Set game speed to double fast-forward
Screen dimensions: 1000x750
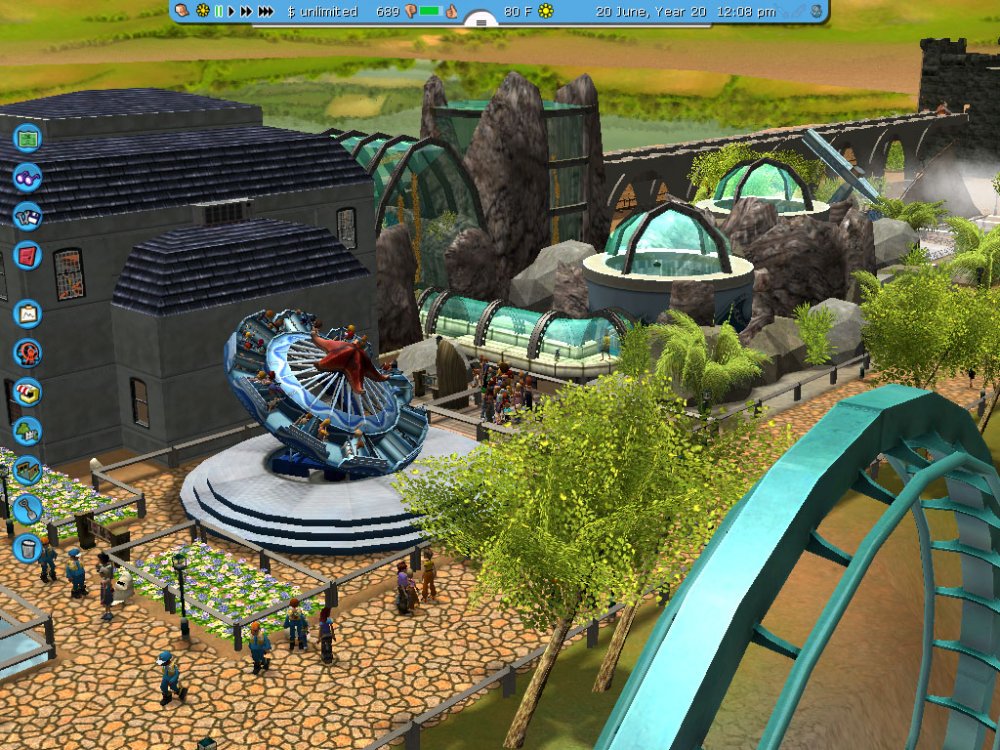click(246, 11)
